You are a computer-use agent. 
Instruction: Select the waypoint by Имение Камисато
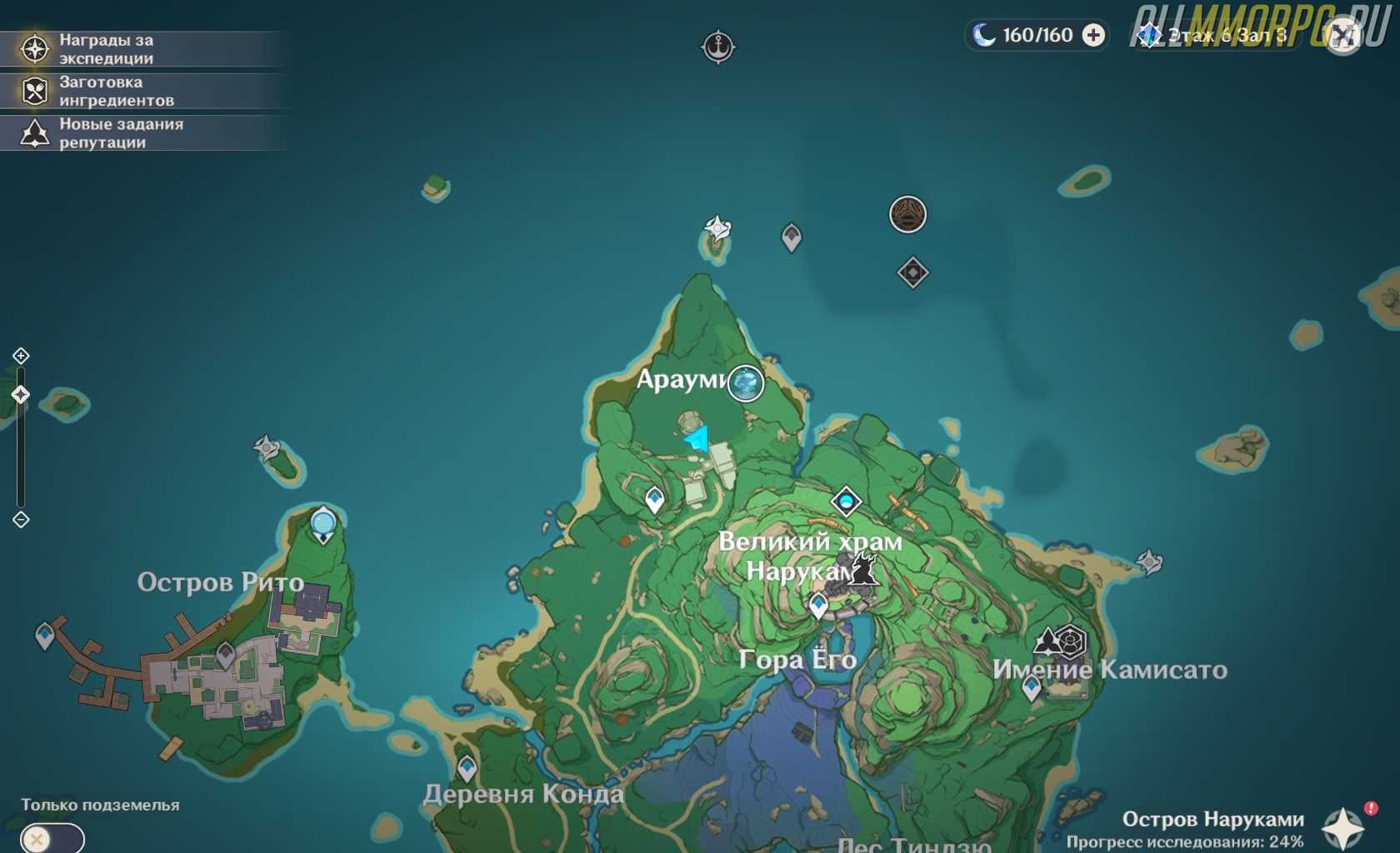[x=1032, y=688]
